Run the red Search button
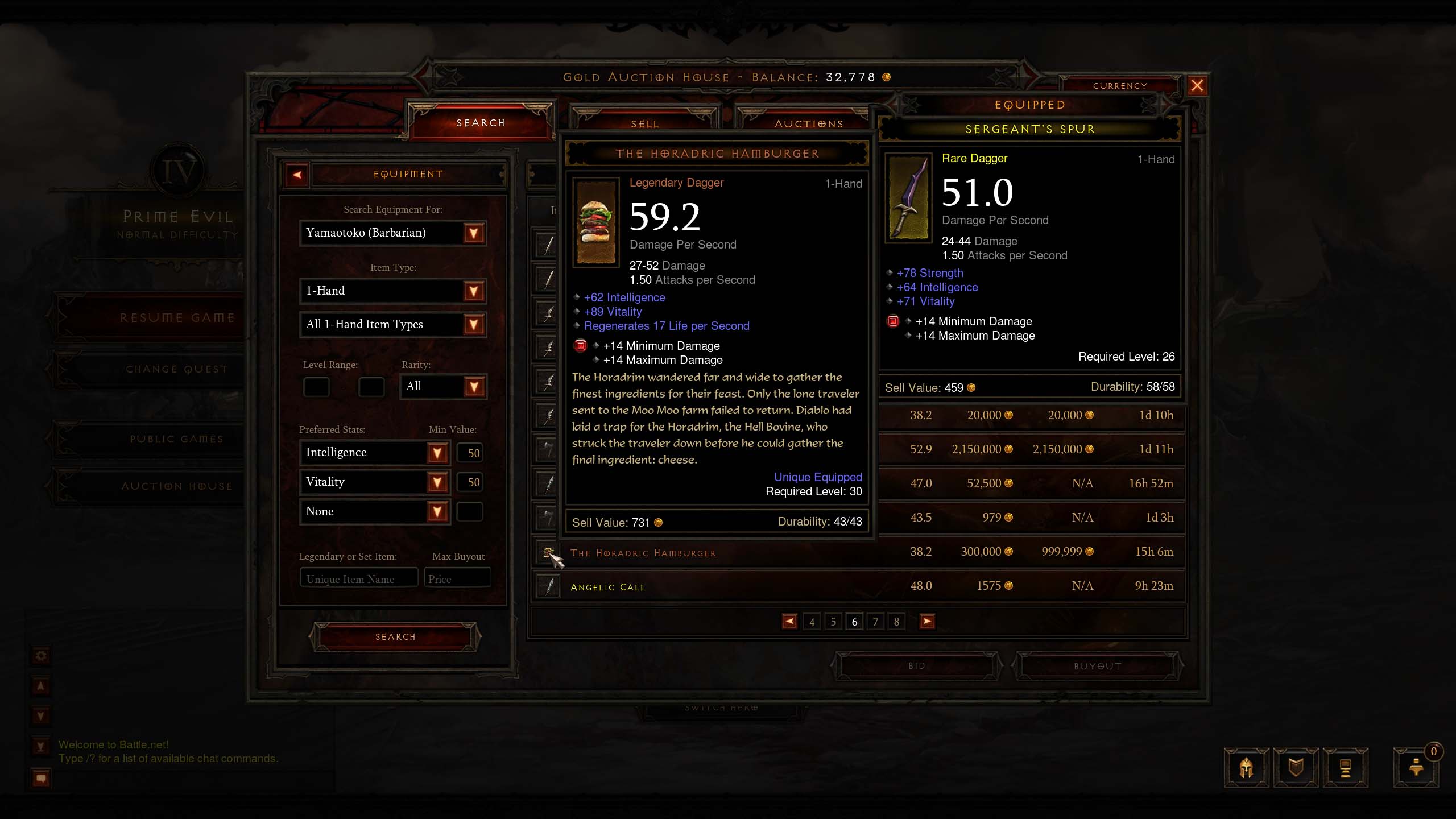The width and height of the screenshot is (1456, 819). click(395, 637)
